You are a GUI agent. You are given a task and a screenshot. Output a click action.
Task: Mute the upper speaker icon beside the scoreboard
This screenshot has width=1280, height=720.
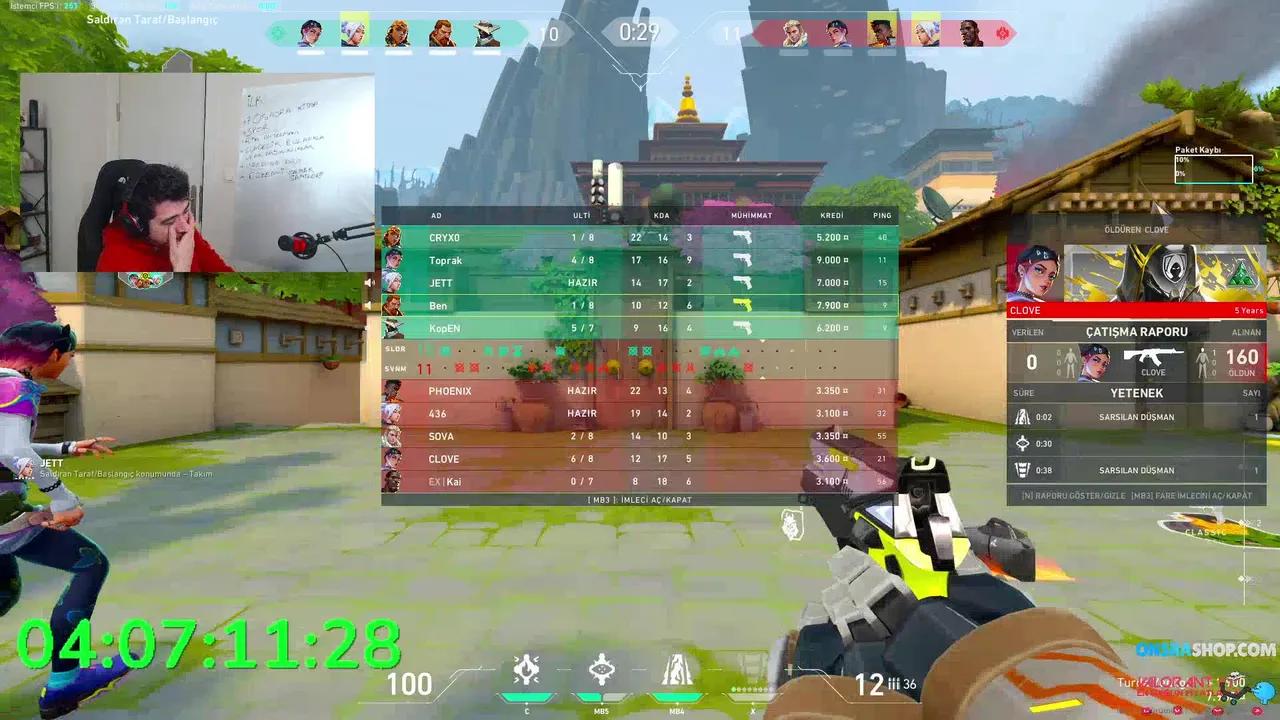click(x=370, y=282)
